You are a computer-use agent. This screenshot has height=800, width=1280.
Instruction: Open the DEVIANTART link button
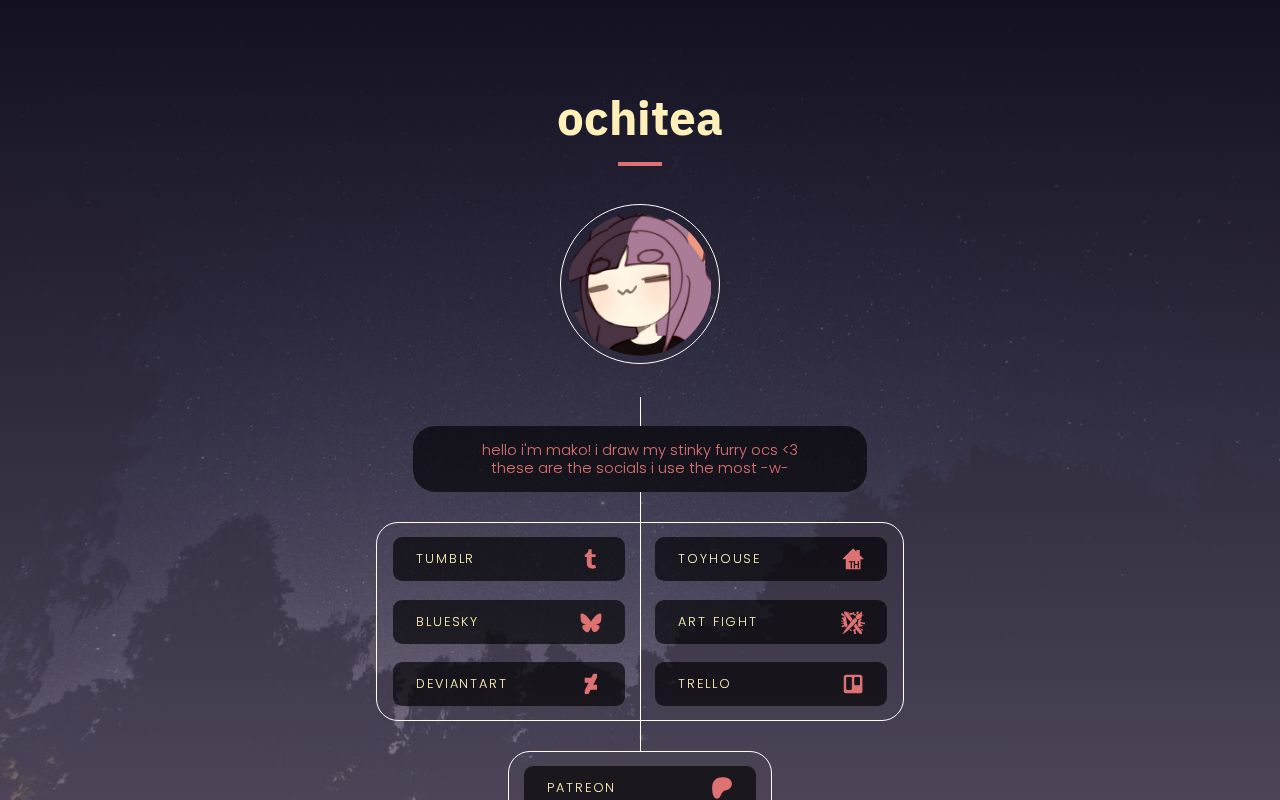coord(508,684)
